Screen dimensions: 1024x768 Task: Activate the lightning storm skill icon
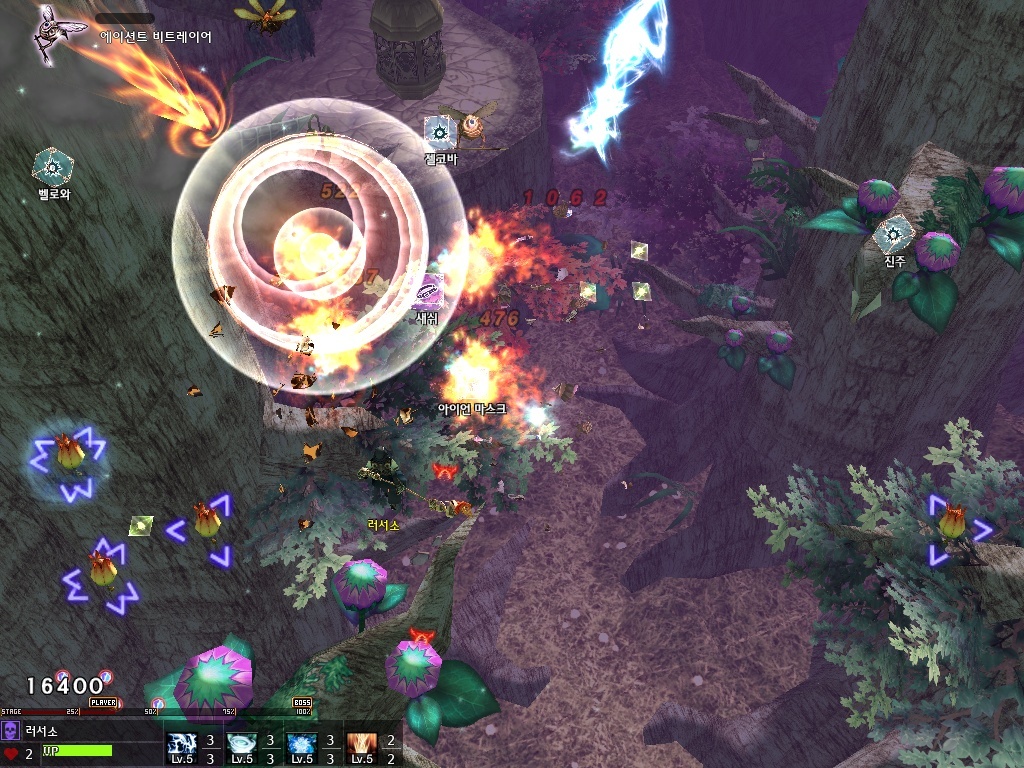point(182,743)
